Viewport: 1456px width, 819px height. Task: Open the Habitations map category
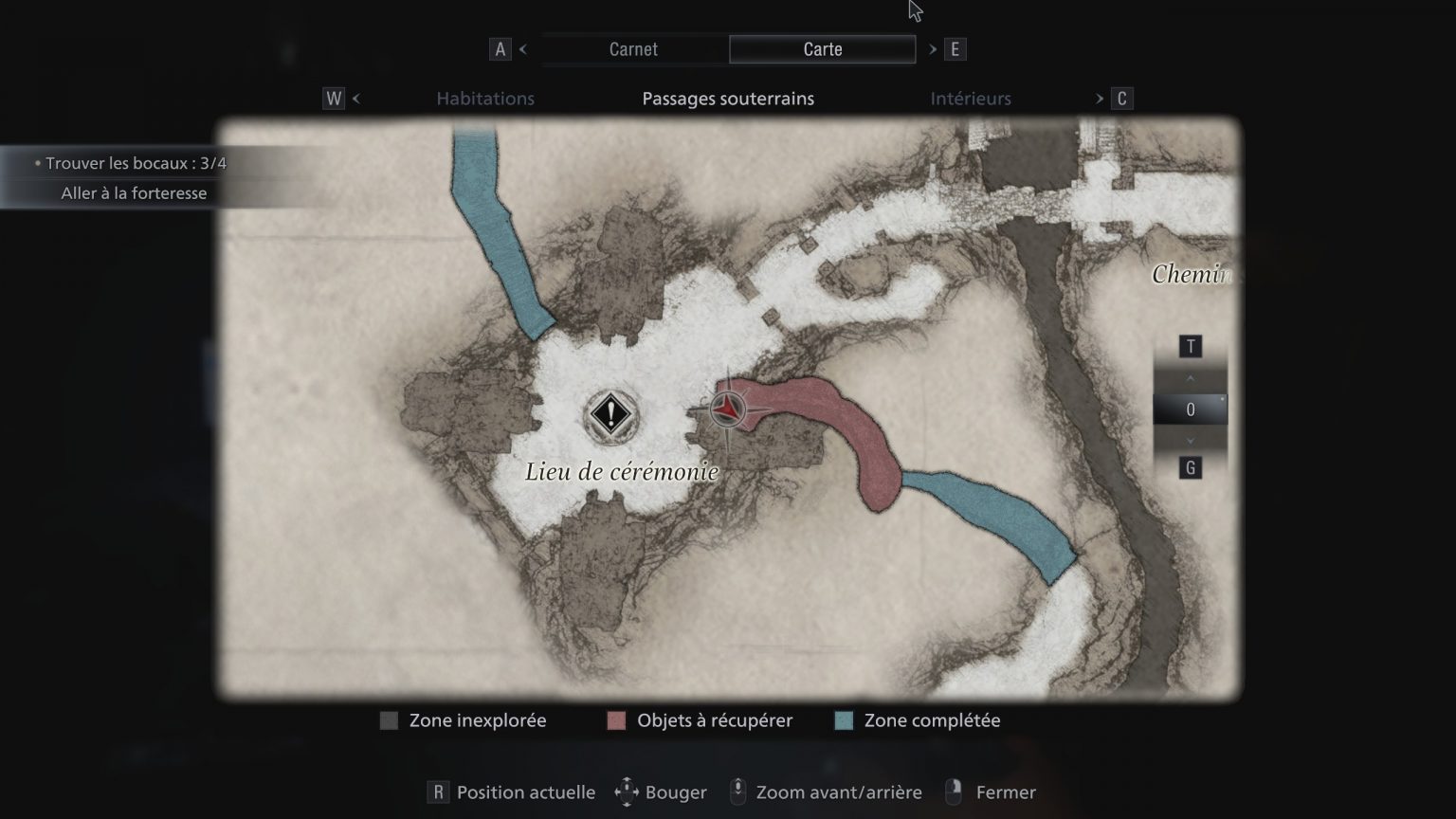(485, 98)
